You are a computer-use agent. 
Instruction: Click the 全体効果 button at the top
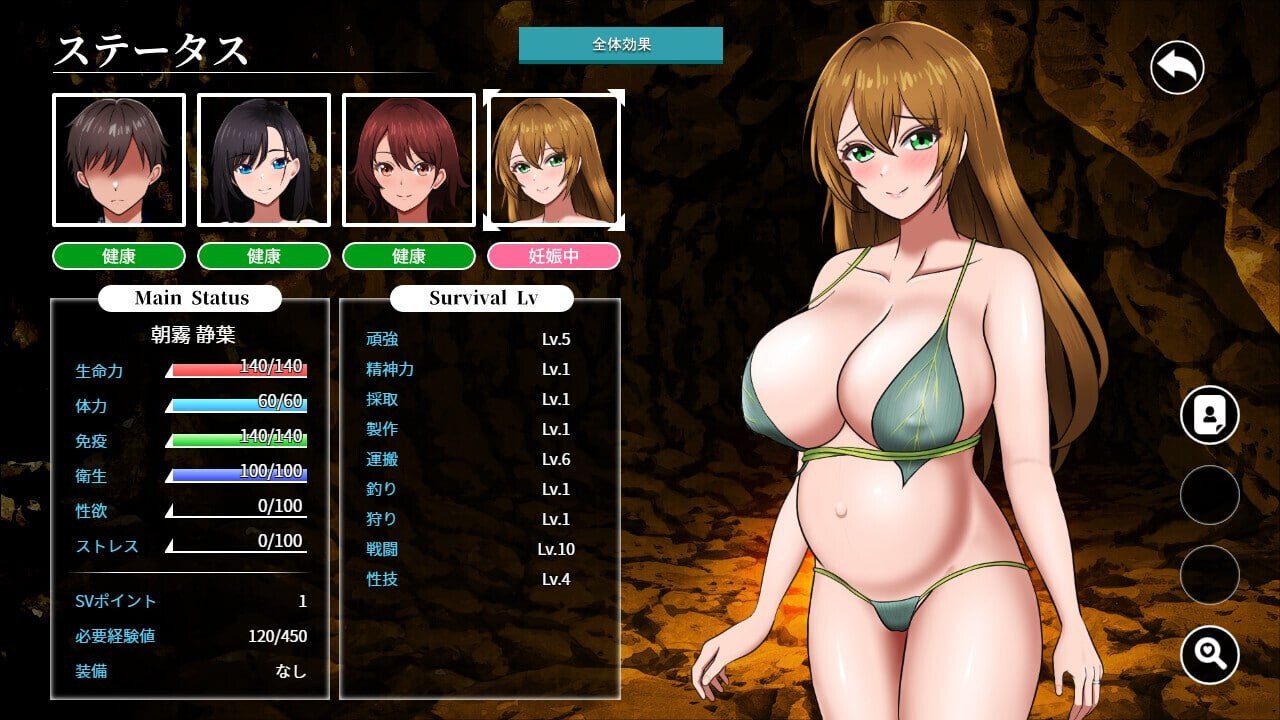621,44
